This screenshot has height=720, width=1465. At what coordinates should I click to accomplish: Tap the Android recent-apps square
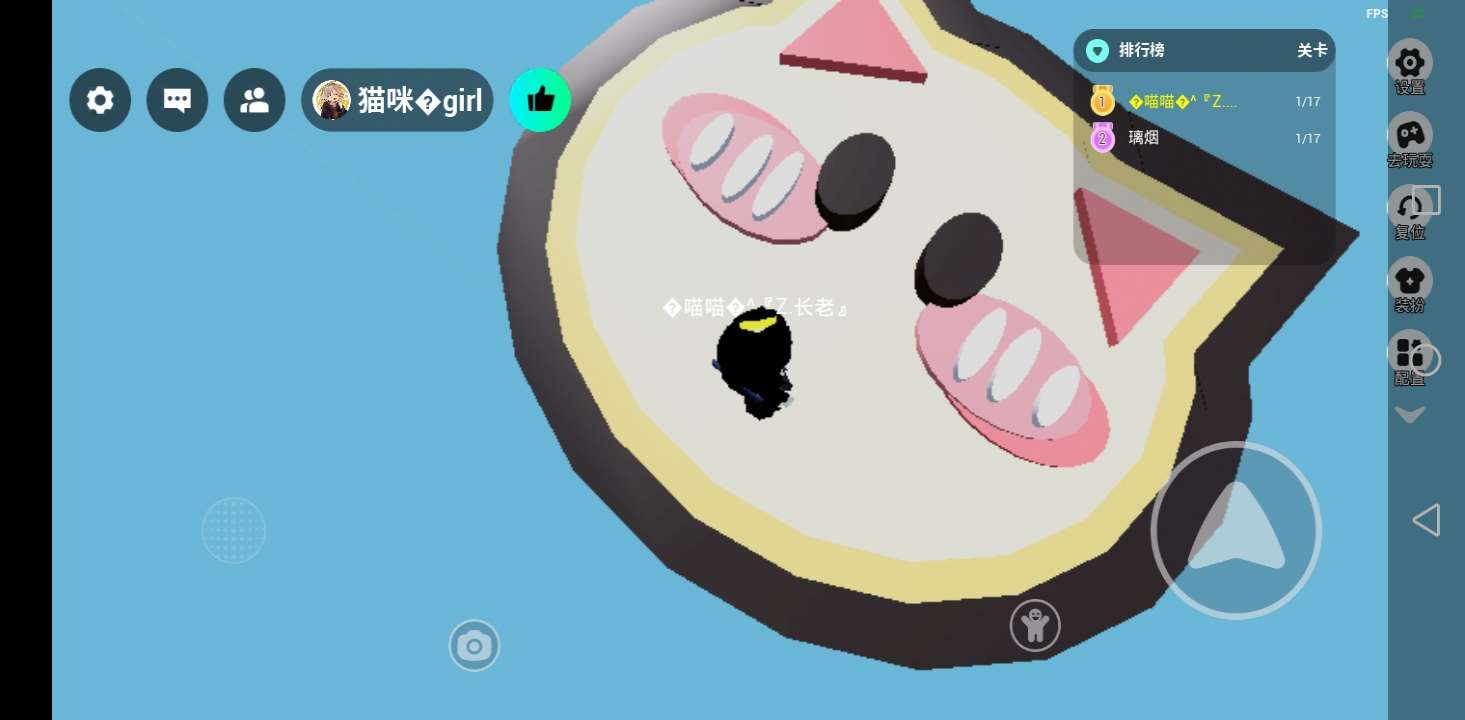pos(1427,200)
